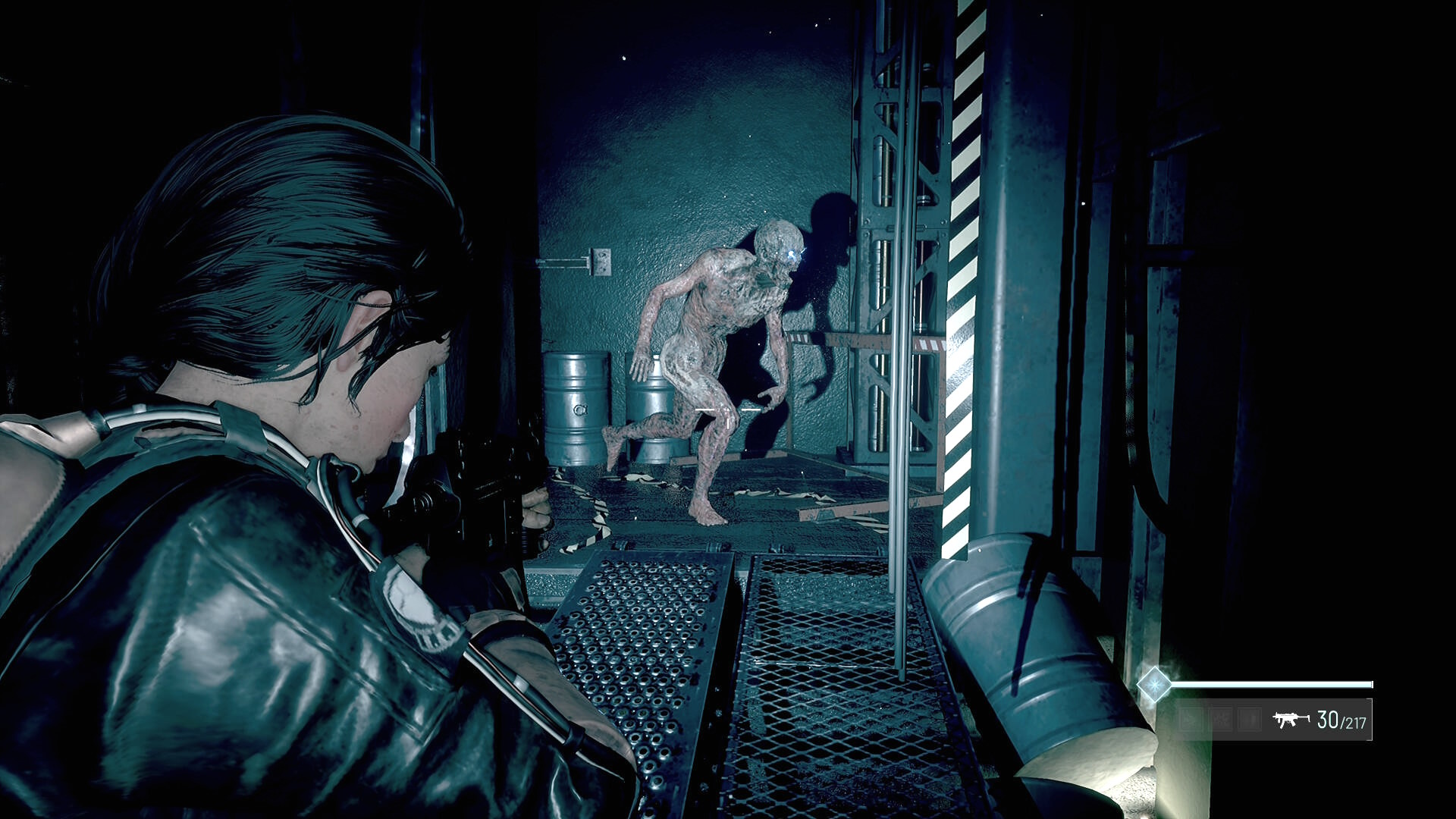Click the diamond snowflake ability icon
Image resolution: width=1456 pixels, height=819 pixels.
coord(1154,685)
